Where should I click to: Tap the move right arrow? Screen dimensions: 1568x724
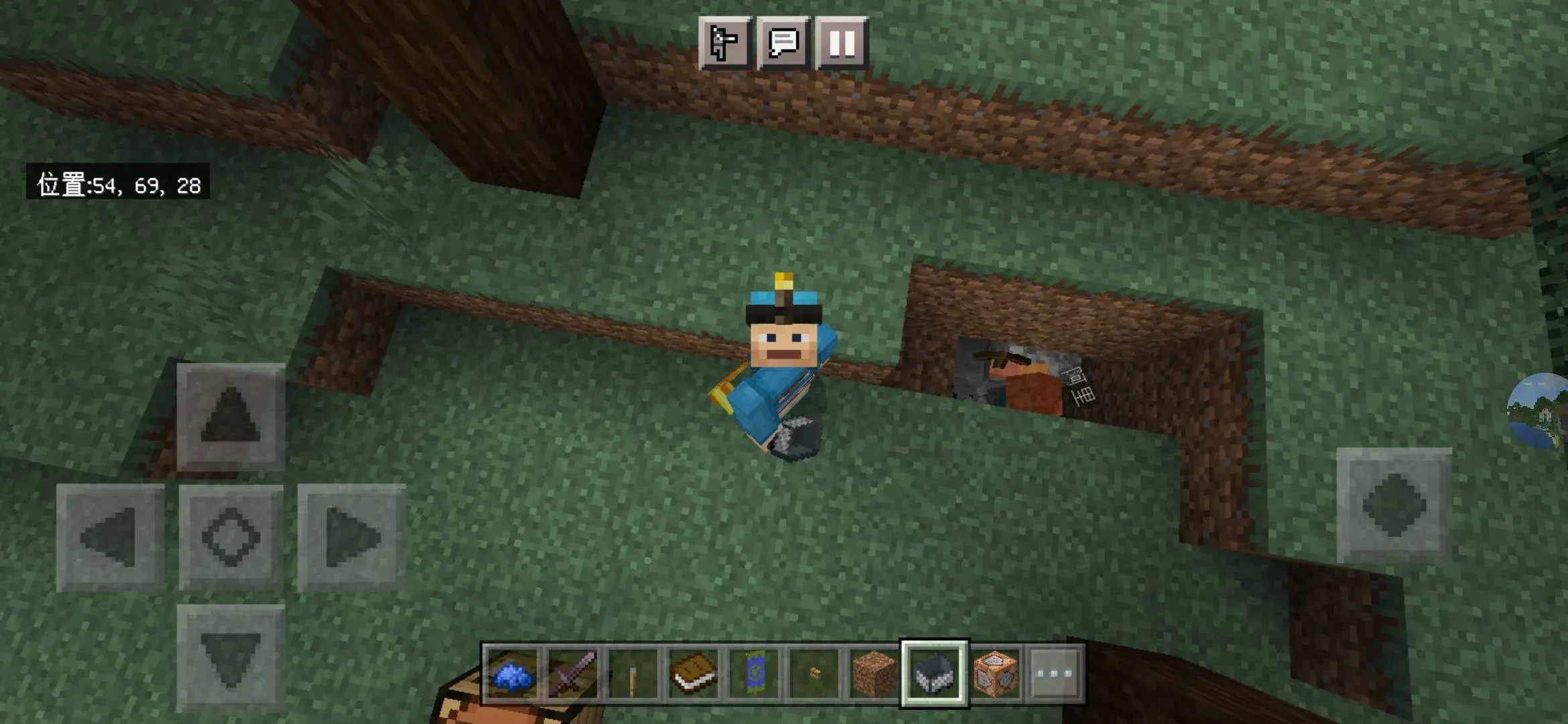point(351,538)
